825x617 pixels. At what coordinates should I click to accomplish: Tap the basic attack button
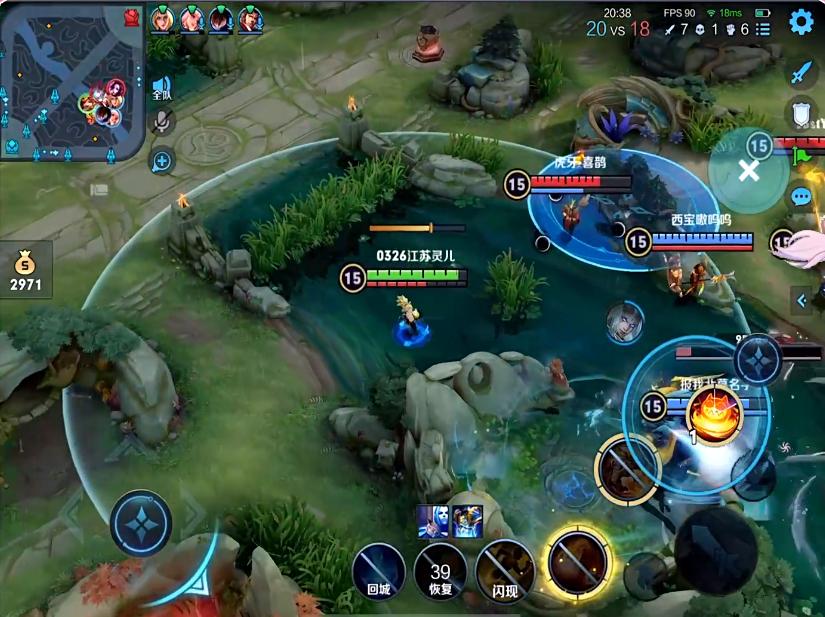click(715, 548)
